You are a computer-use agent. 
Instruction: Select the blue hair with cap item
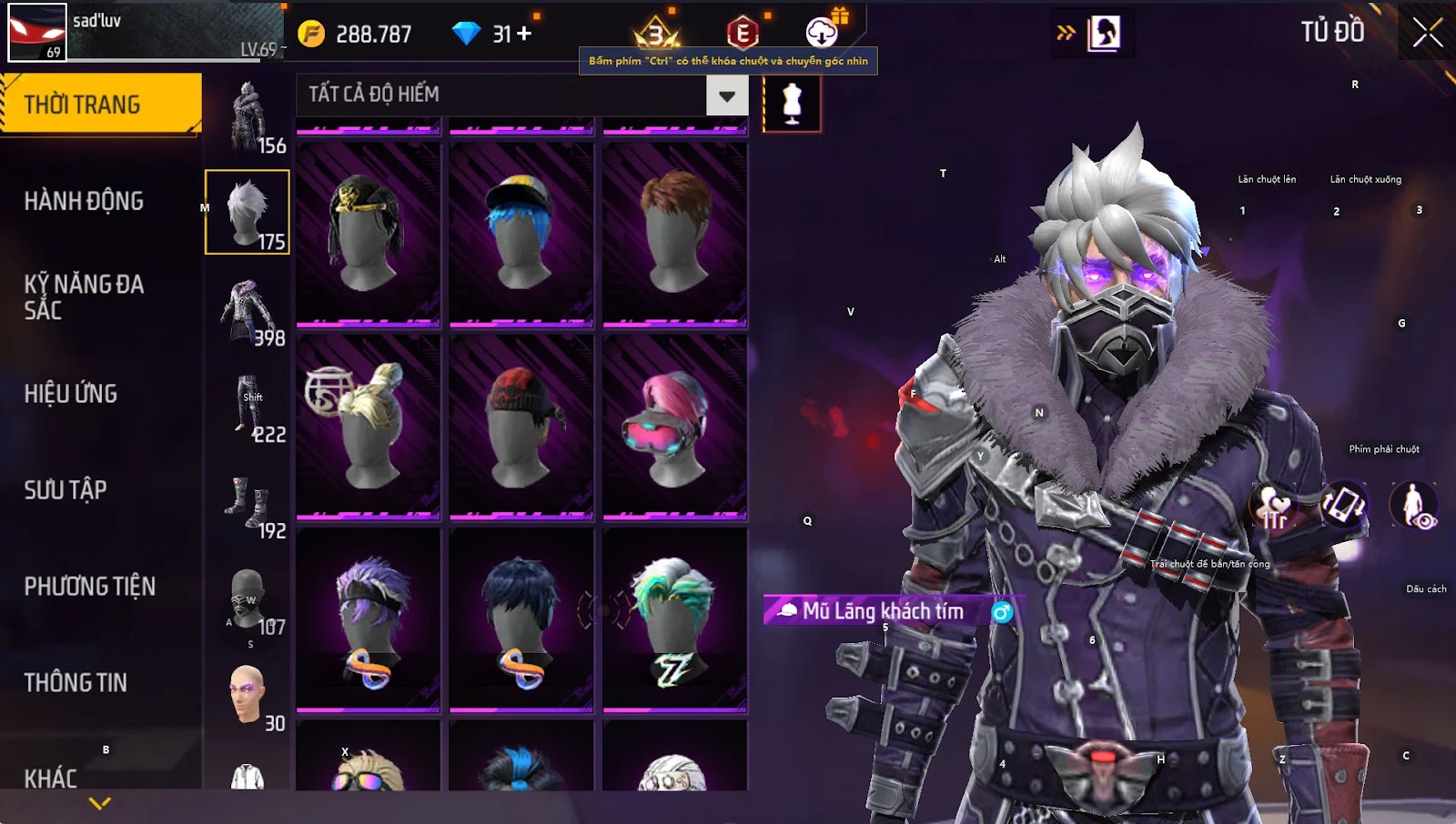pyautogui.click(x=521, y=234)
